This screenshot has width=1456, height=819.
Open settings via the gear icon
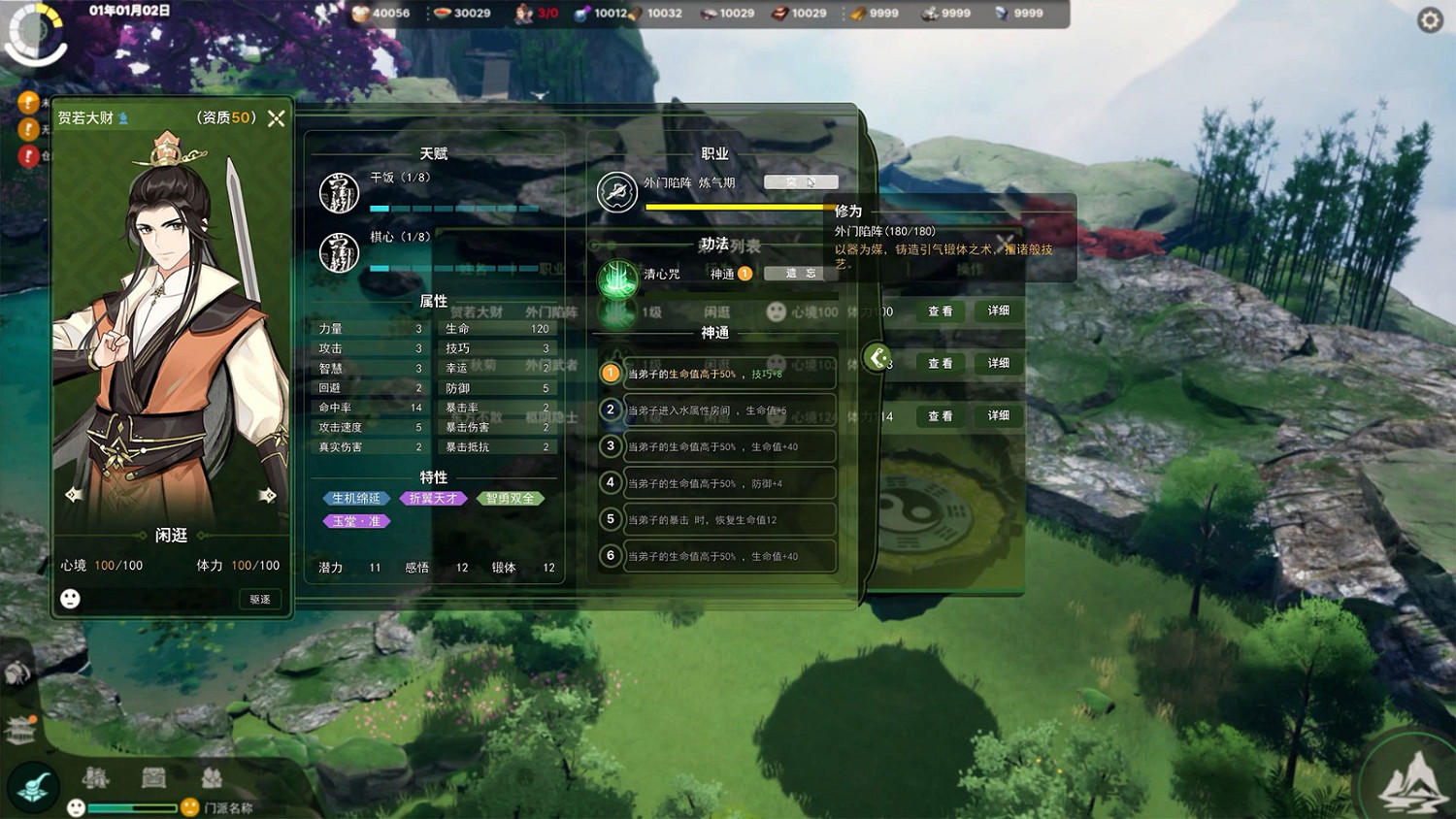pos(1429,19)
